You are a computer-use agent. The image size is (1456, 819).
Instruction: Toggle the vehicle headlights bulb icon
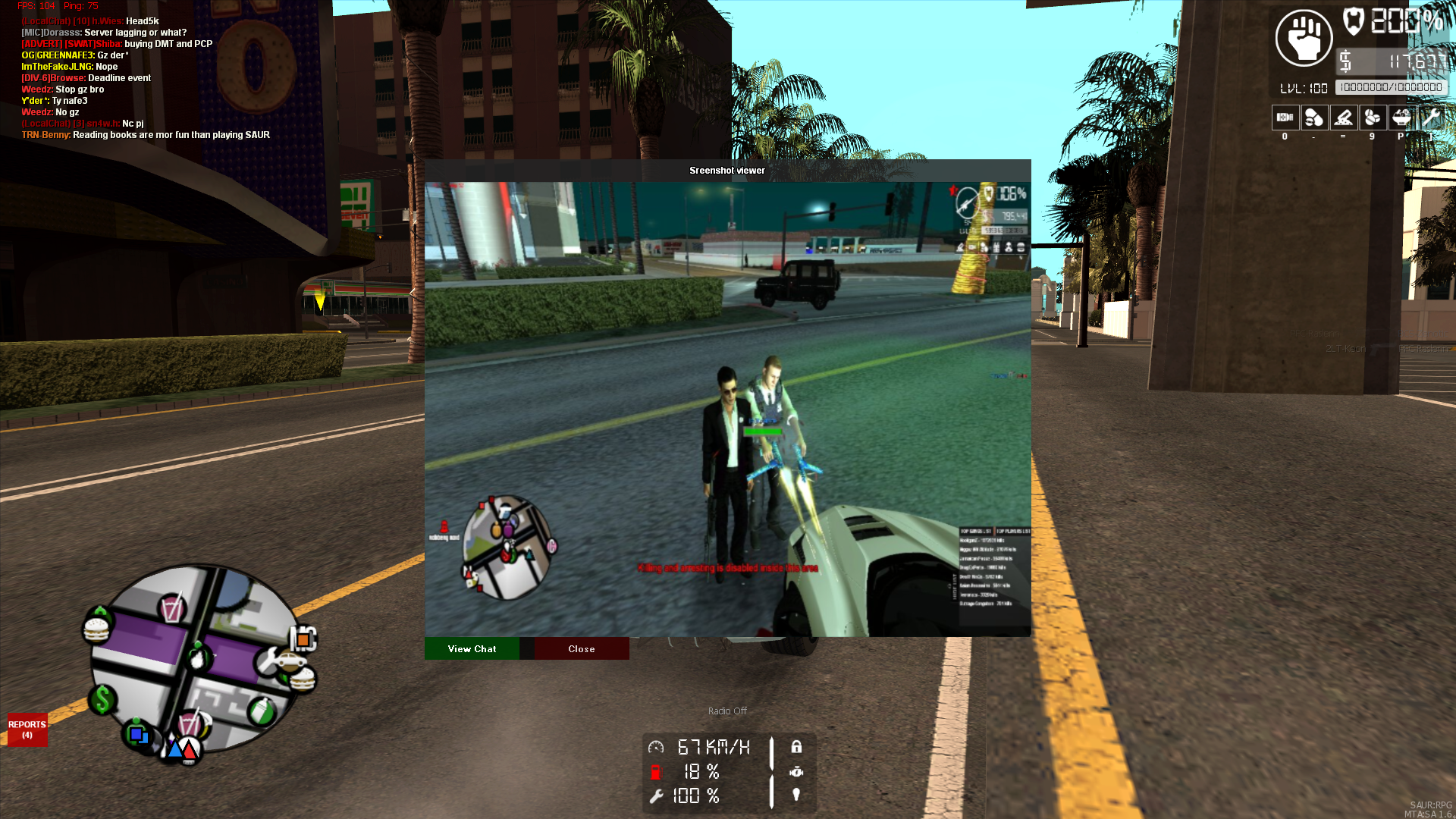pyautogui.click(x=796, y=795)
